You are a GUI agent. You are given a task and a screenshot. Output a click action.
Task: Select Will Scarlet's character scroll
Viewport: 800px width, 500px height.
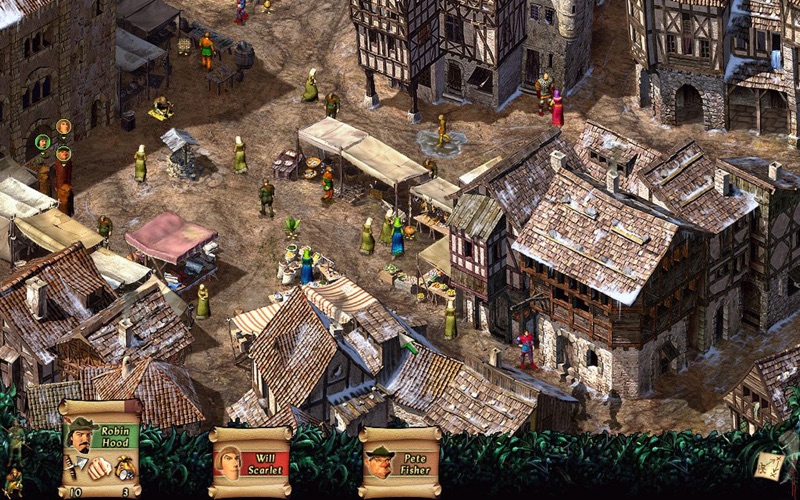point(250,462)
